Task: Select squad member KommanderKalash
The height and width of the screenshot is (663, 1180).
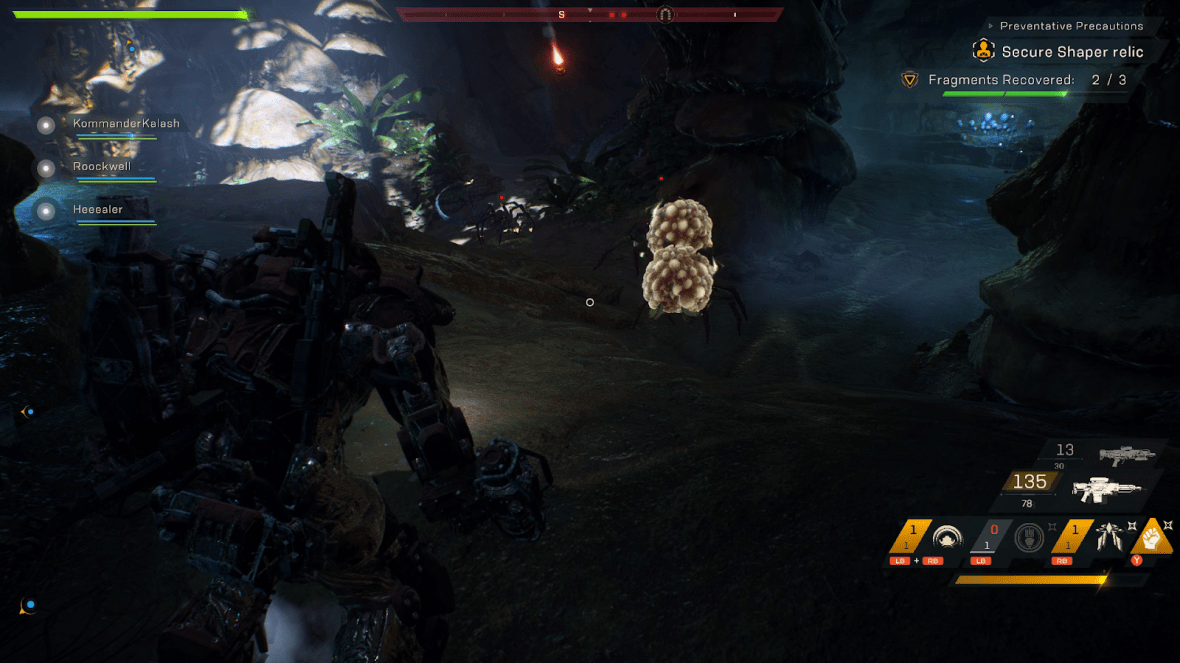Action: coord(126,124)
